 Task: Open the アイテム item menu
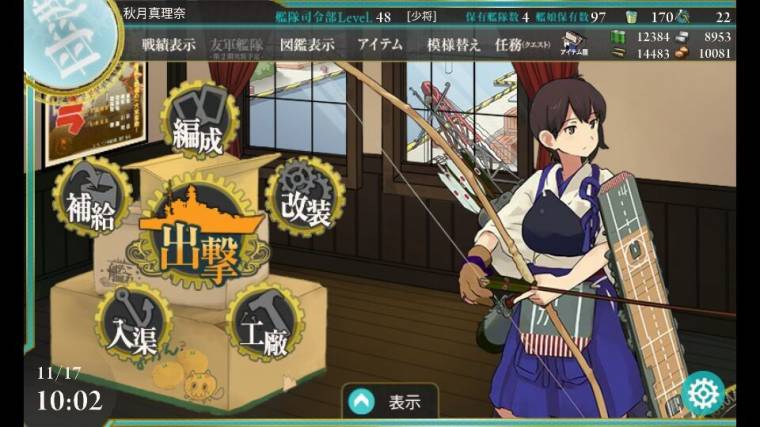click(x=379, y=45)
